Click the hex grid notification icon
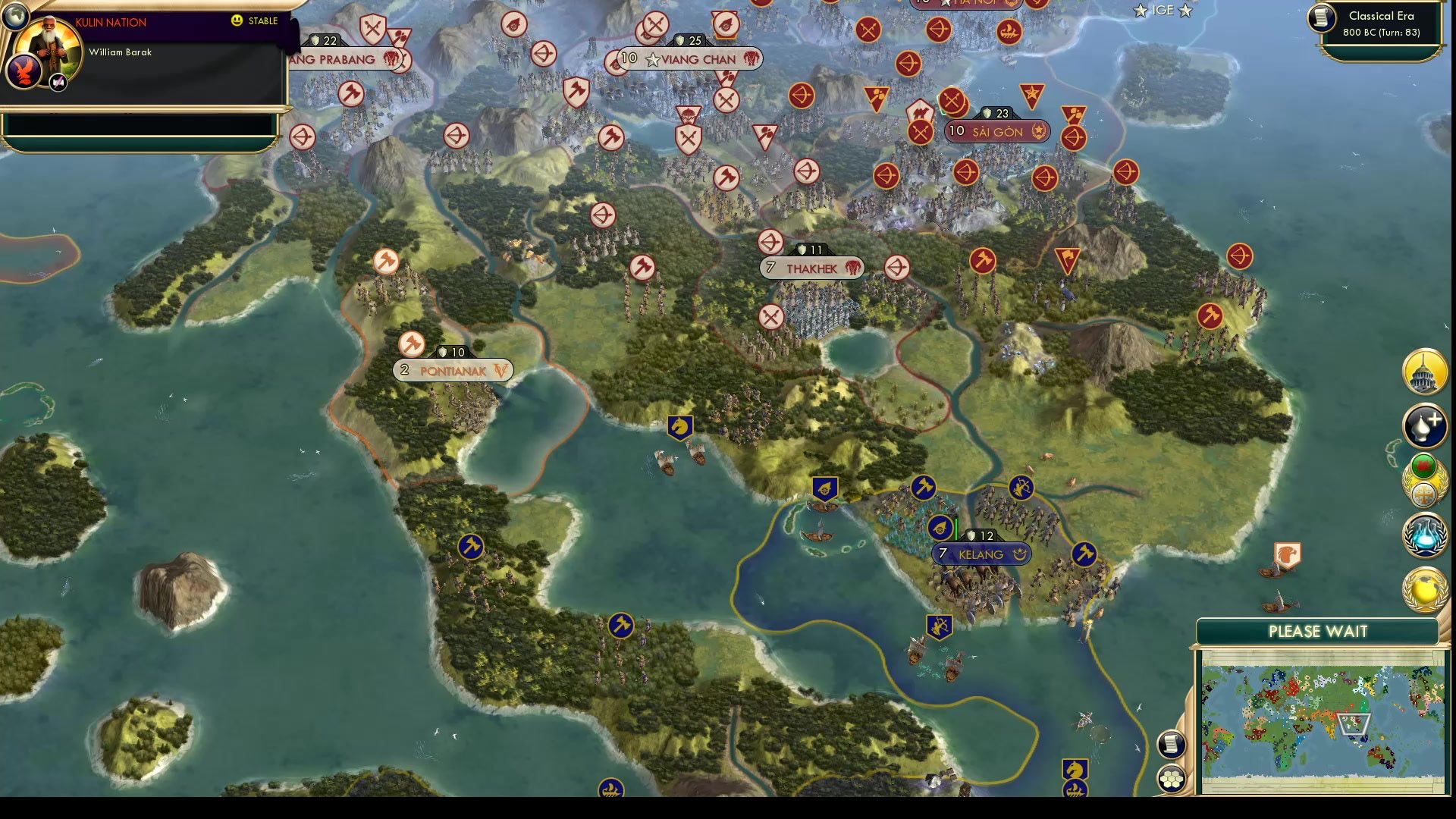The width and height of the screenshot is (1456, 819). (x=1172, y=777)
